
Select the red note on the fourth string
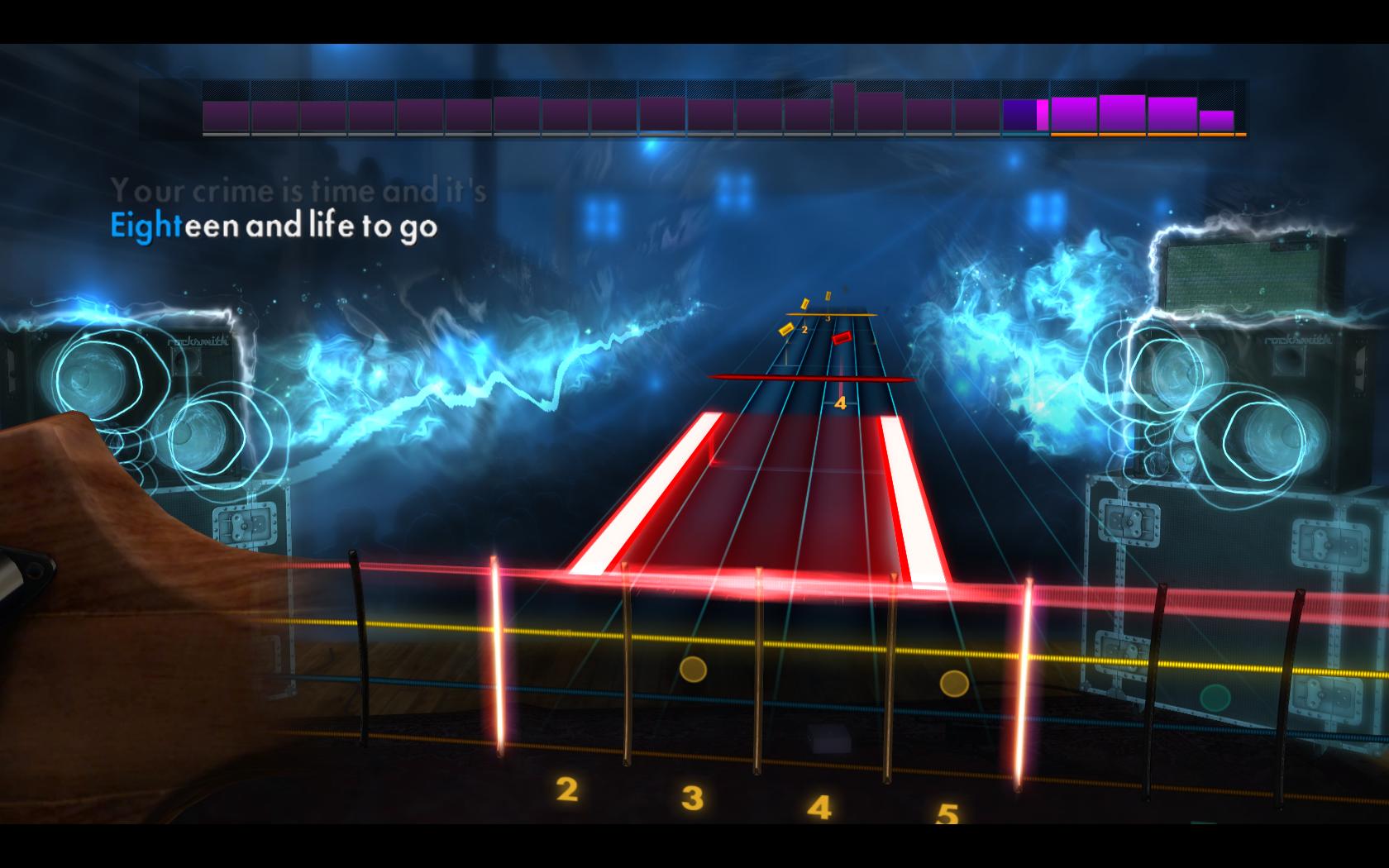tap(841, 338)
